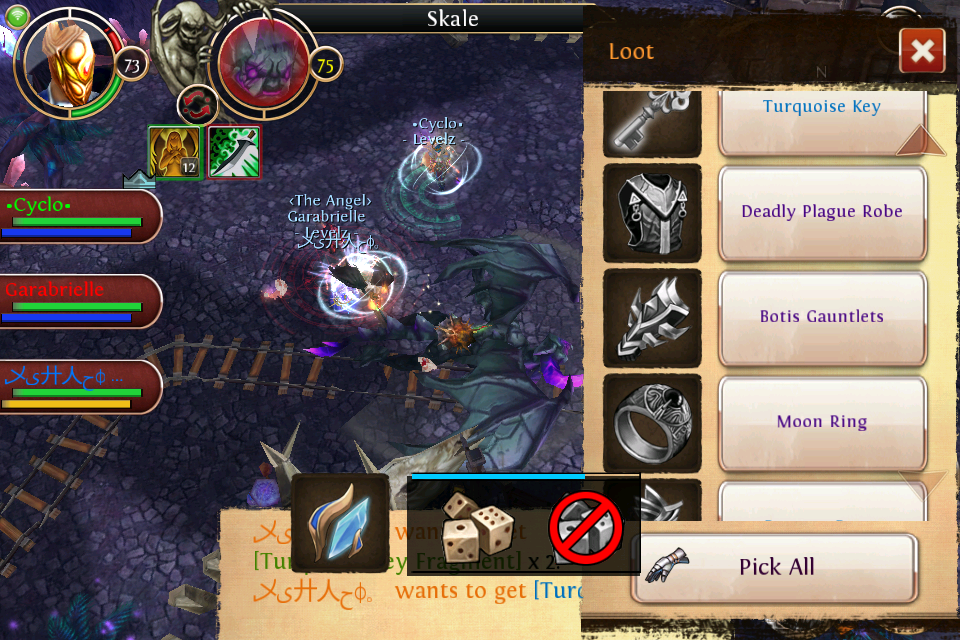Click the Moon Ring item icon
This screenshot has width=960, height=640.
point(652,423)
